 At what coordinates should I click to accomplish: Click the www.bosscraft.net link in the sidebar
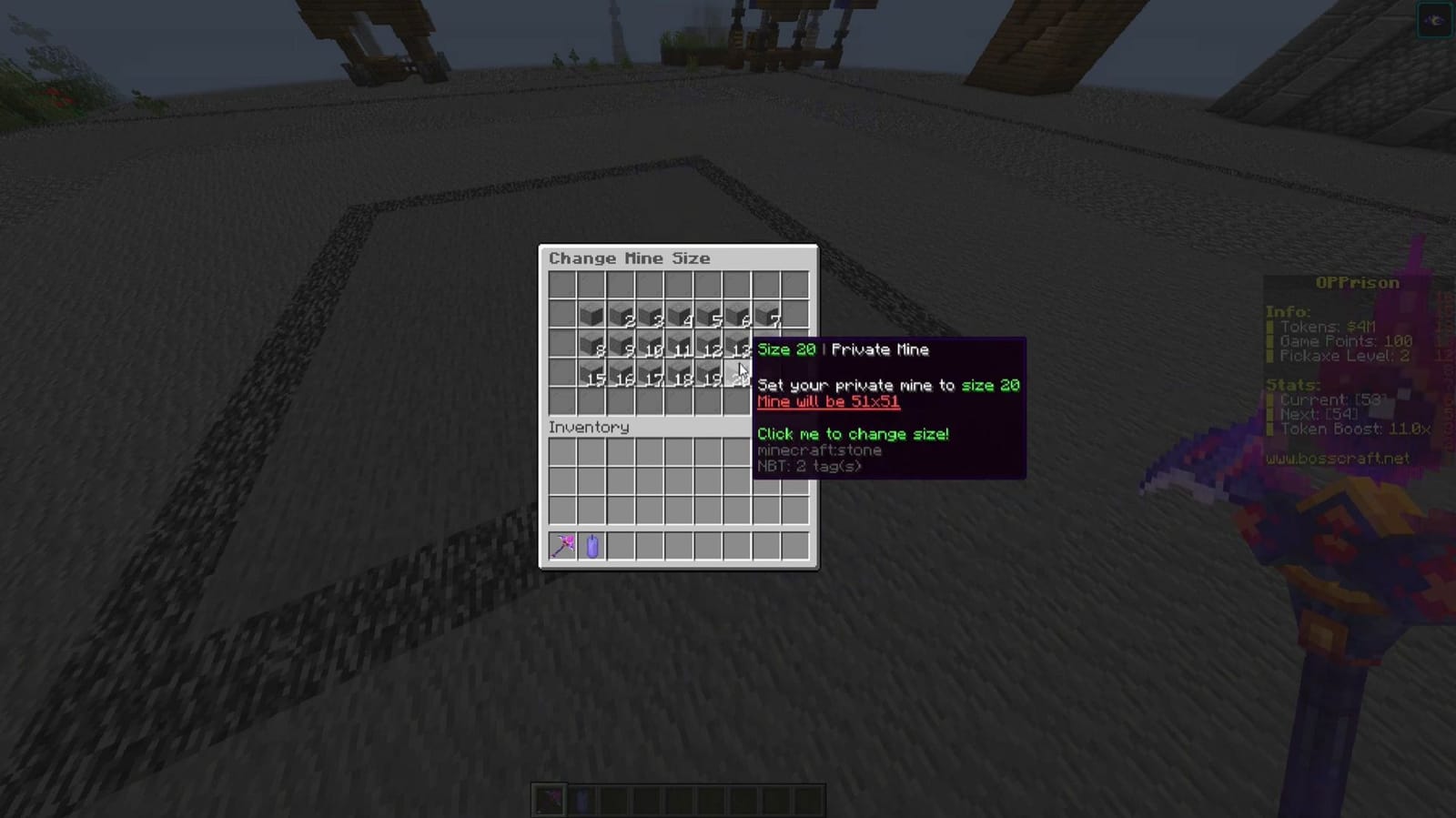pos(1338,458)
